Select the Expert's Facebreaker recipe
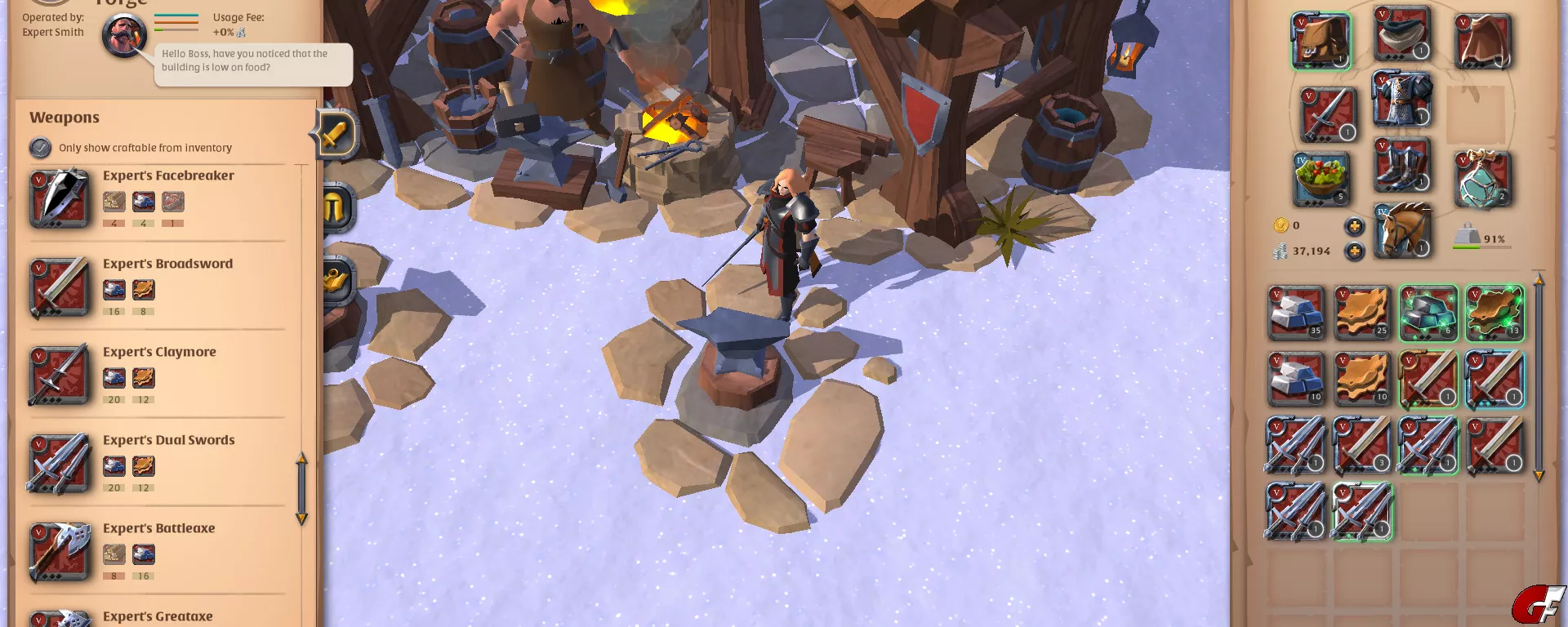This screenshot has width=1568, height=627. (168, 176)
